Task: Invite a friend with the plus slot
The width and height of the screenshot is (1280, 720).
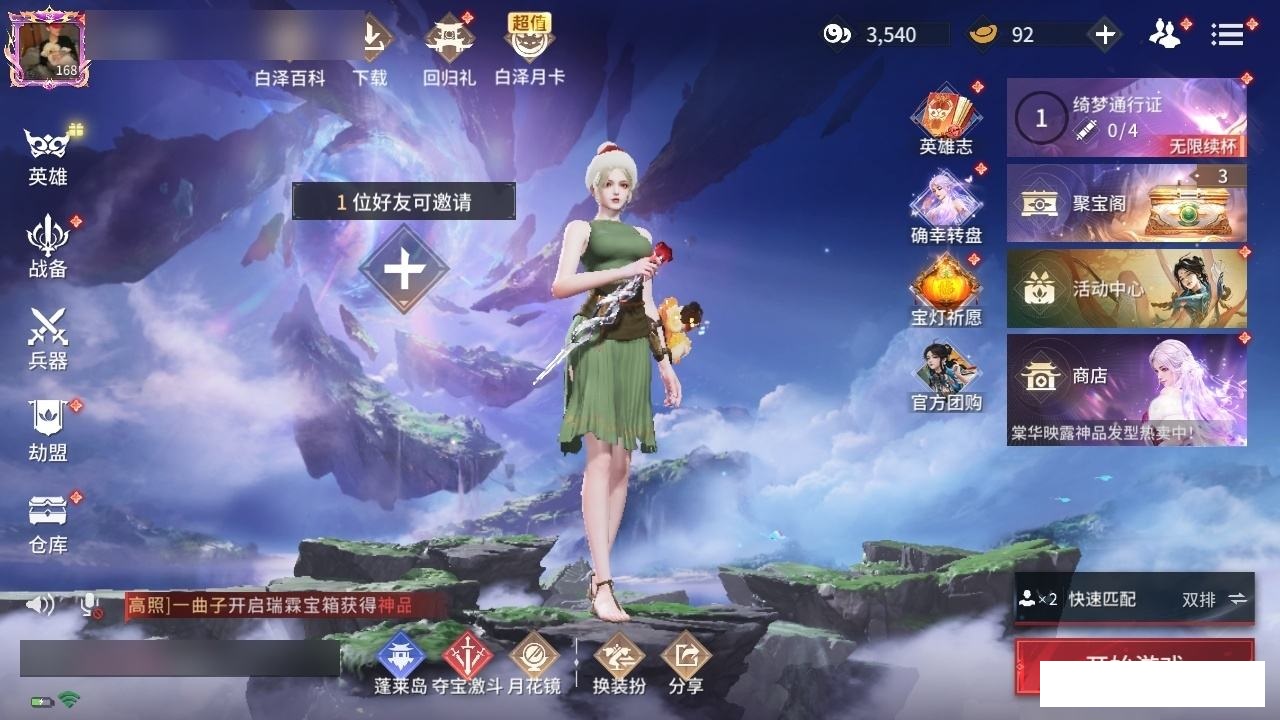Action: tap(404, 269)
